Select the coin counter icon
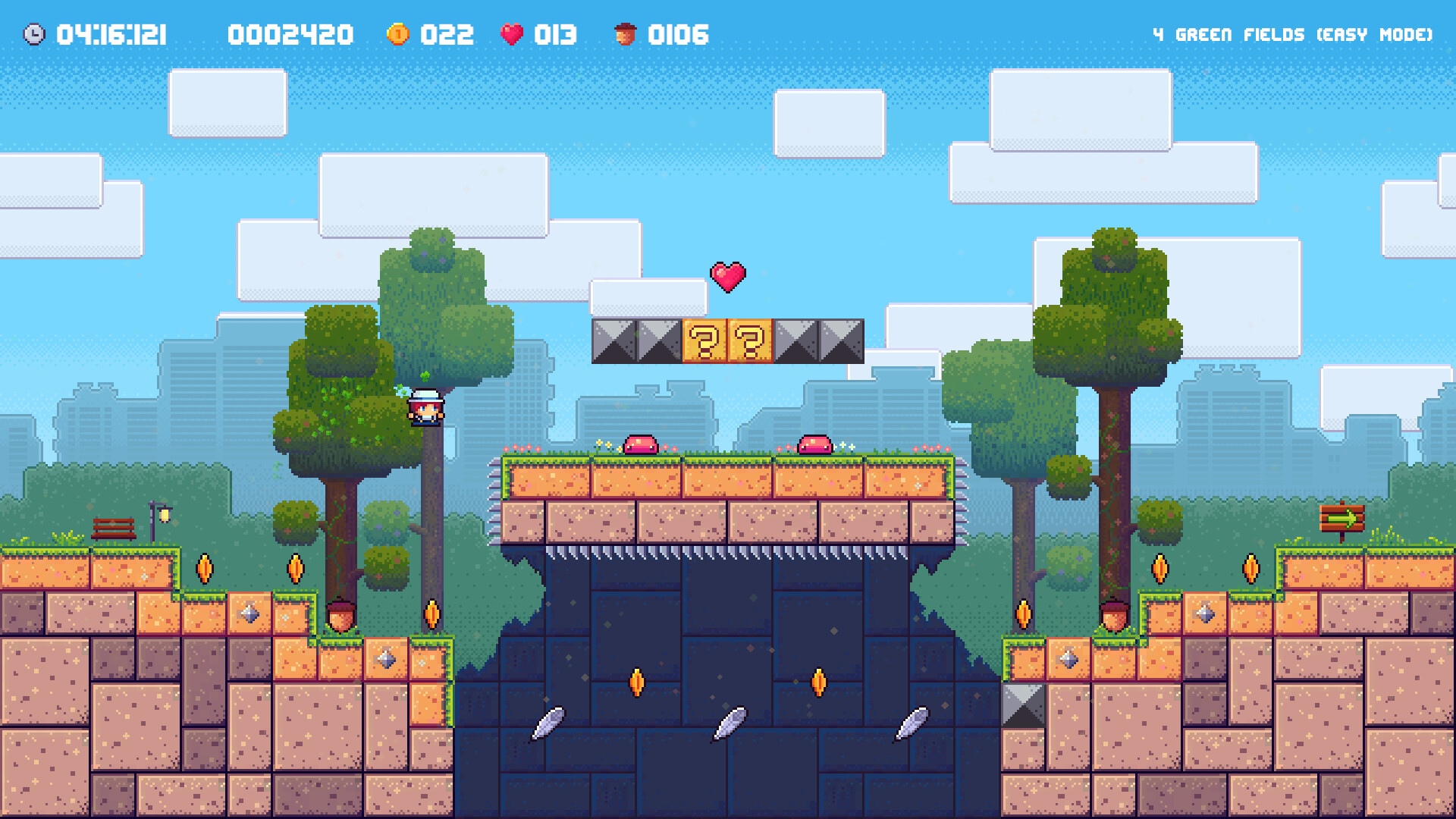This screenshot has height=819, width=1456. click(x=398, y=33)
